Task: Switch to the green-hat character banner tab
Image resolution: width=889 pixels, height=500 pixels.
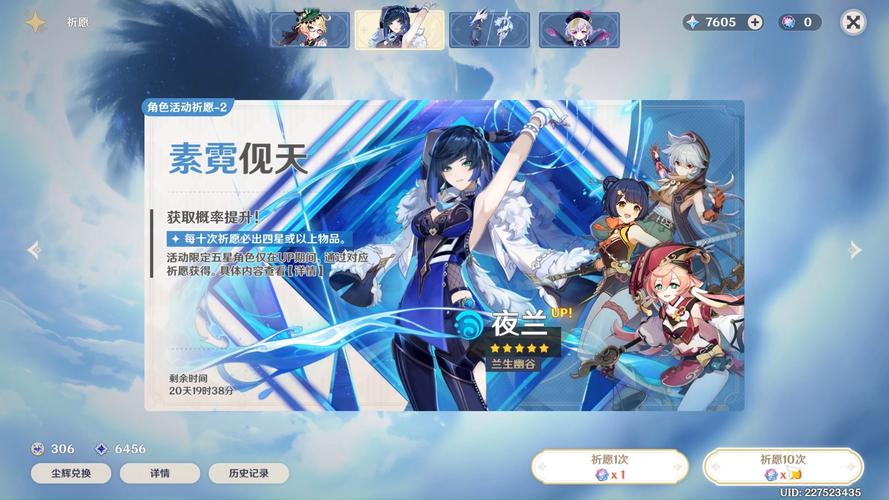Action: [x=309, y=30]
